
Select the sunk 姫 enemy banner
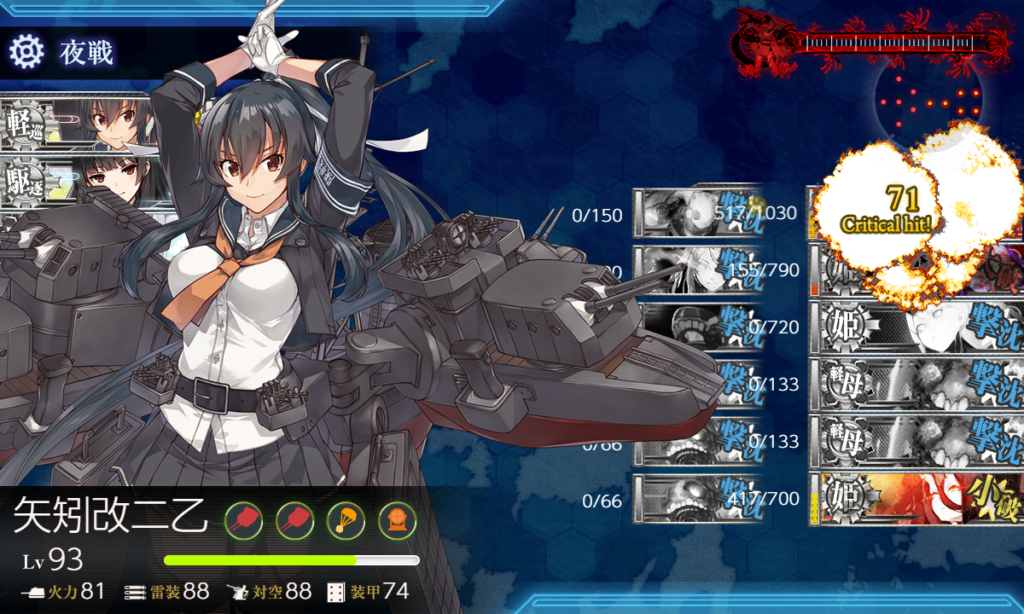coord(915,328)
